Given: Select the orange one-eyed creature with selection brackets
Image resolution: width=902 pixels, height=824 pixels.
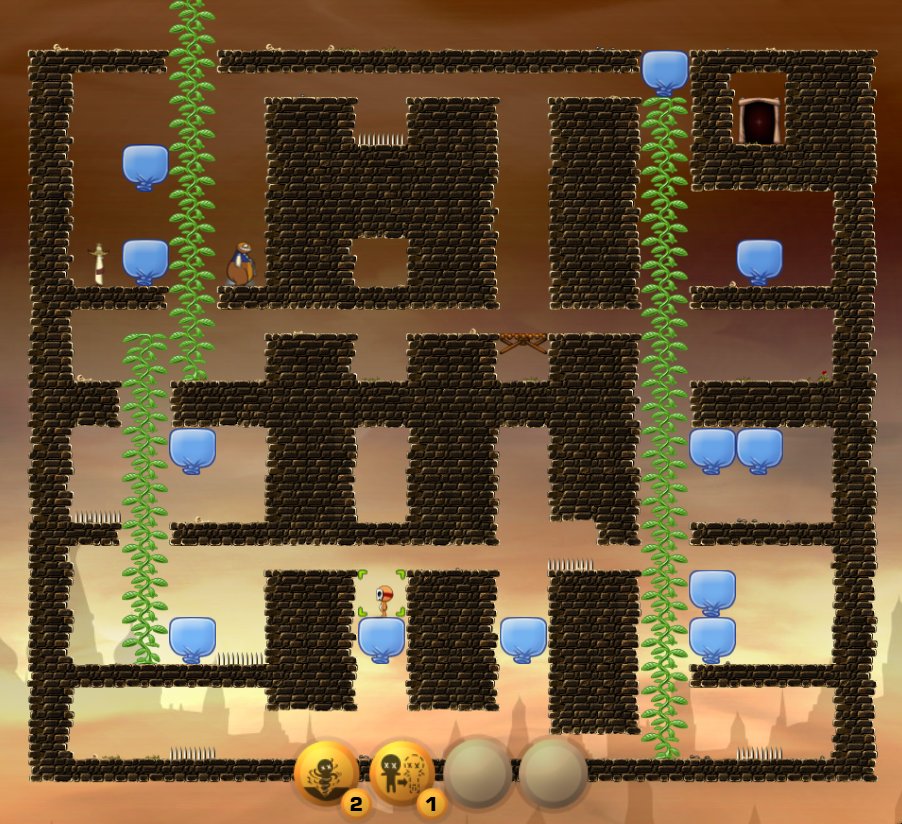Looking at the screenshot, I should (382, 596).
